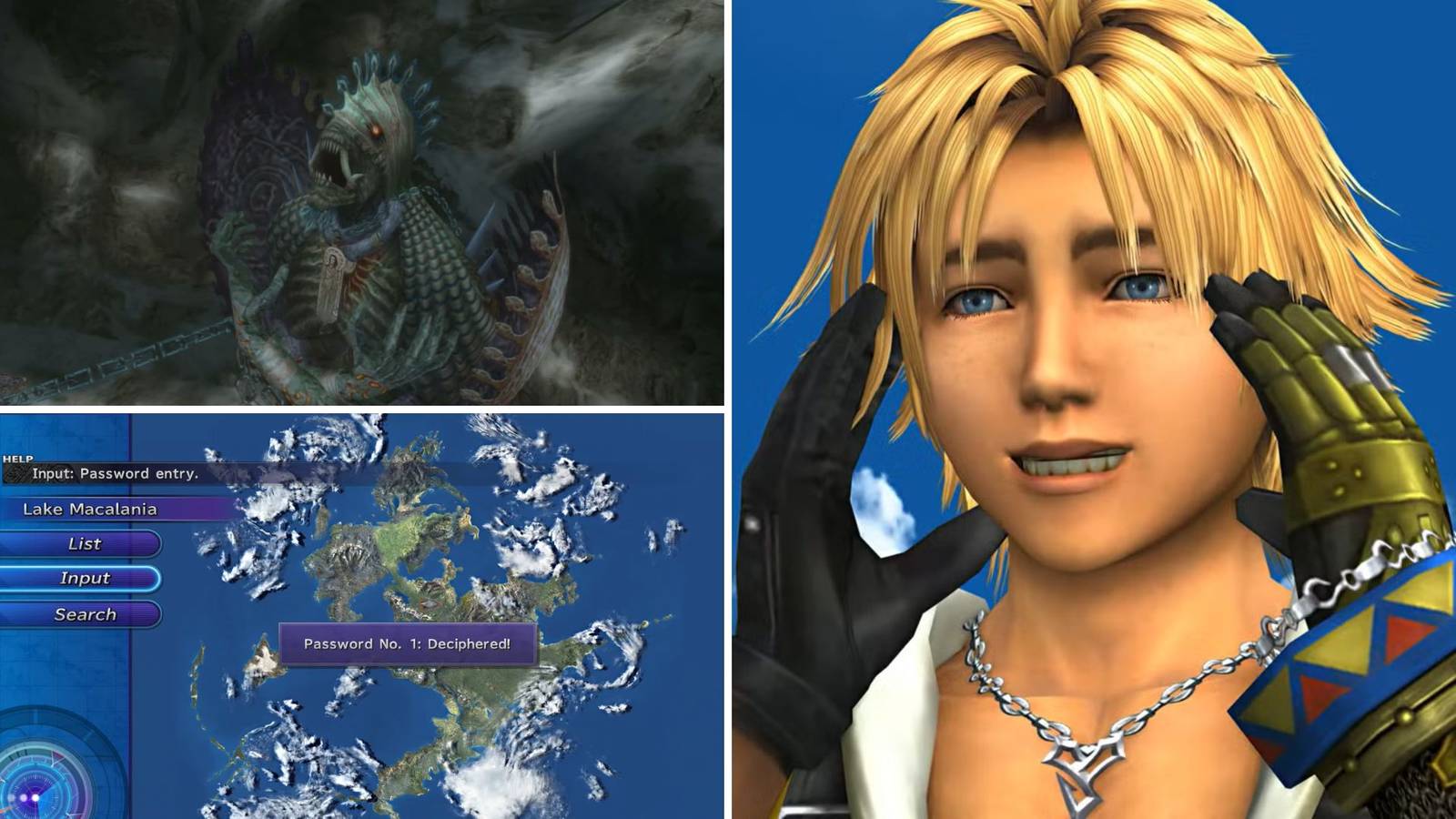Click the small icon left of the help text

[16, 473]
